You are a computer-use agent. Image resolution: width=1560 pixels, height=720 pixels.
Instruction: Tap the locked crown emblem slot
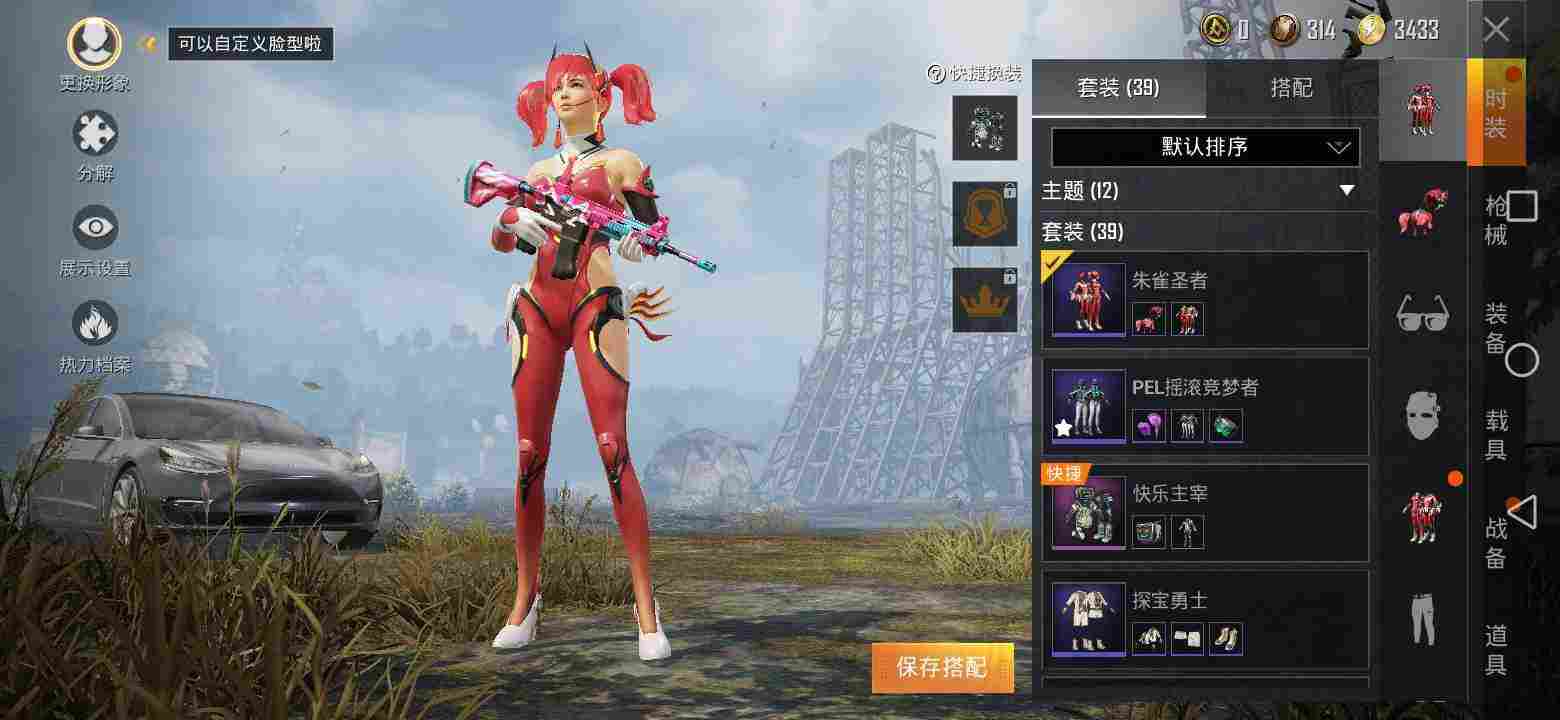click(985, 298)
